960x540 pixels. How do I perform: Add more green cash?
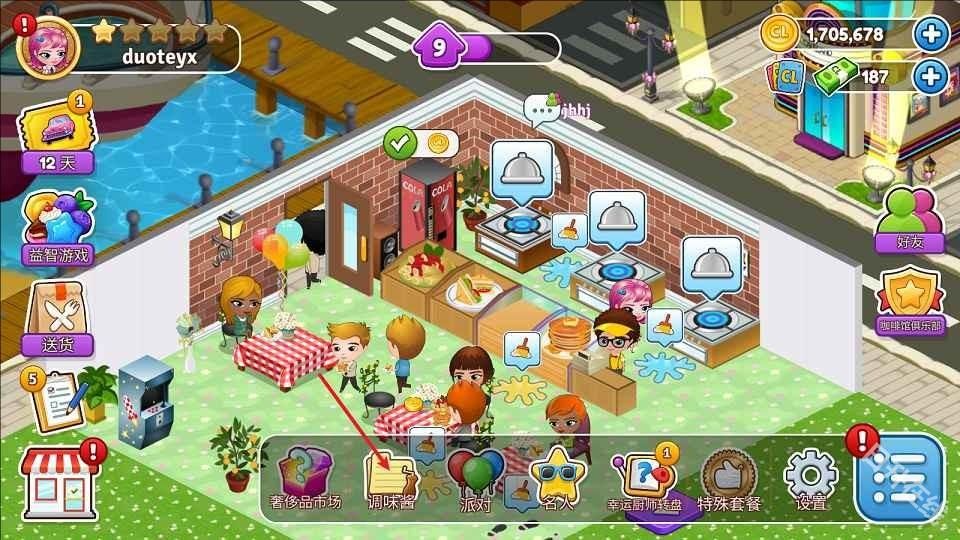[x=930, y=77]
